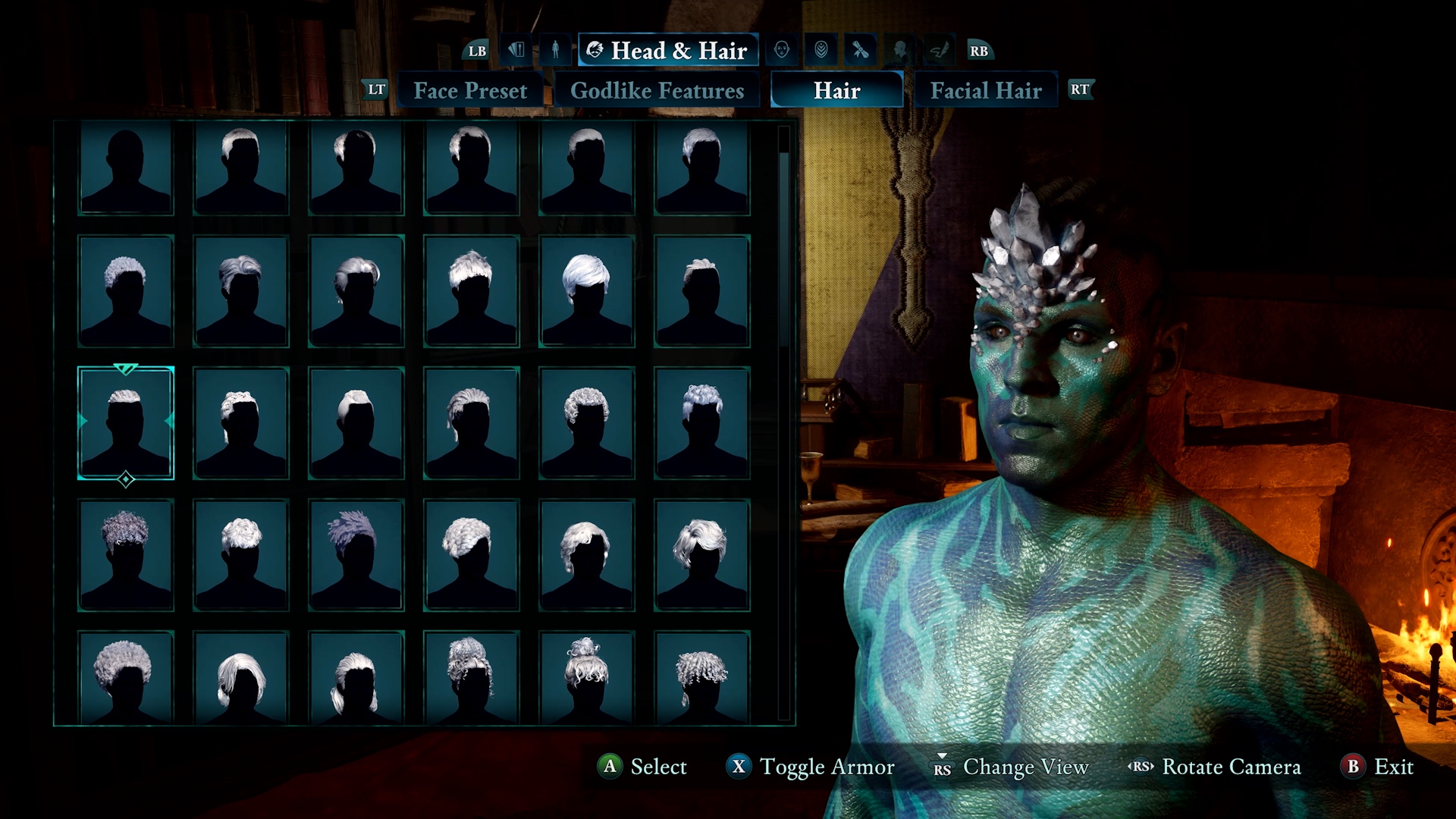Choose the long side-swept bob hairstyle

[241, 676]
